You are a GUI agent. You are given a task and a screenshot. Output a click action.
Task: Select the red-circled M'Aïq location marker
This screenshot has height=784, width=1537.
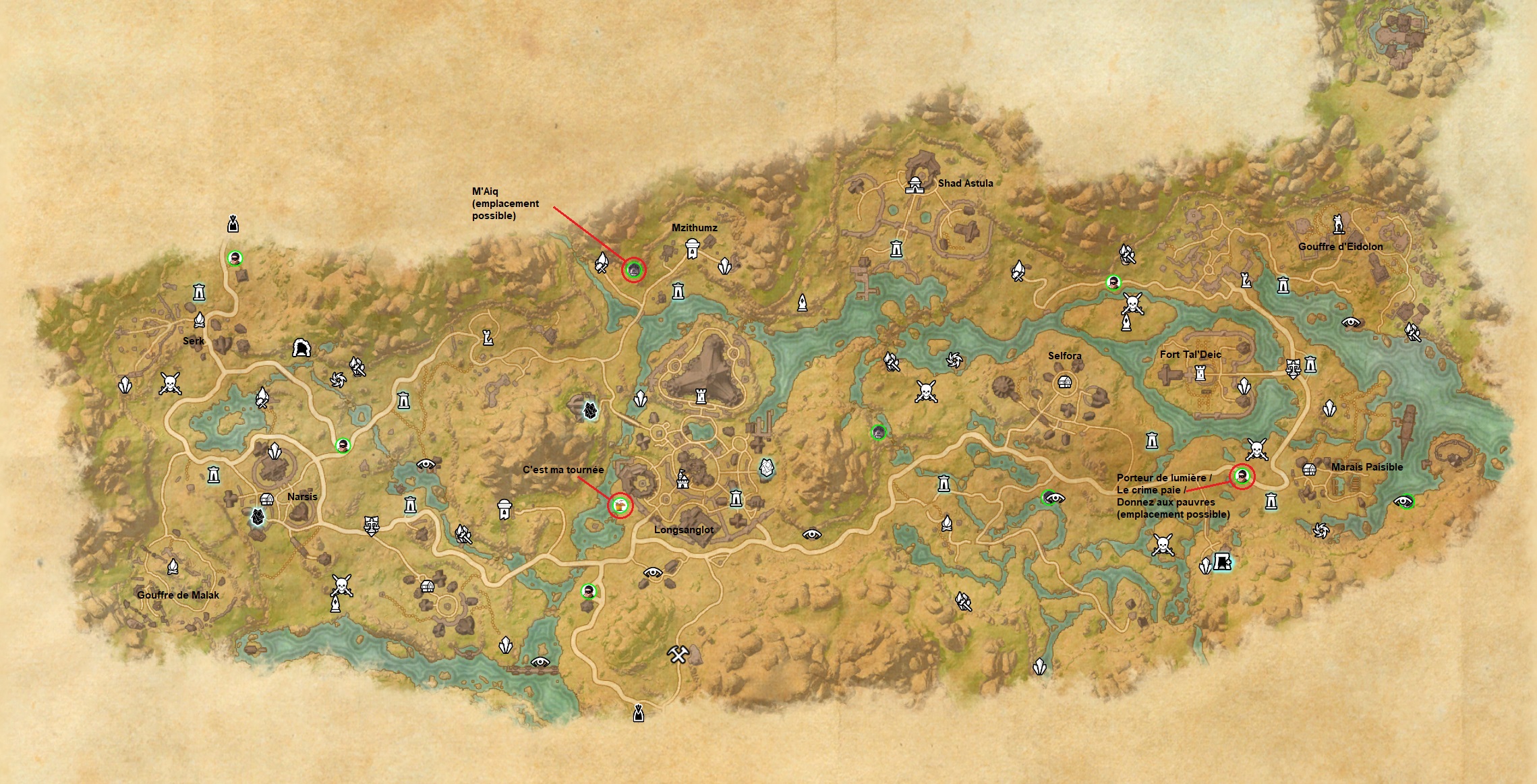(x=633, y=270)
